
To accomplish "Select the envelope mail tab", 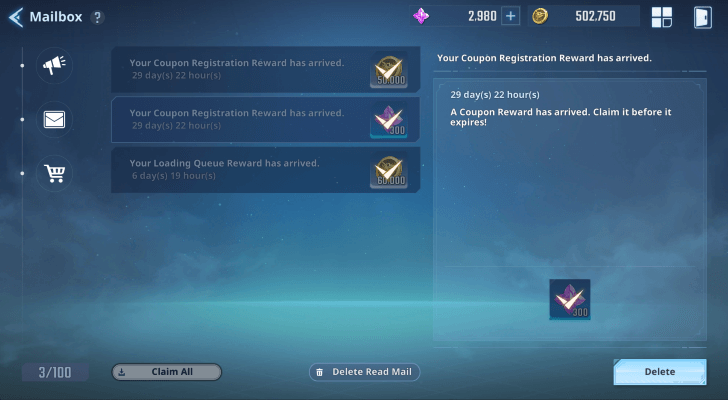I will tap(54, 120).
